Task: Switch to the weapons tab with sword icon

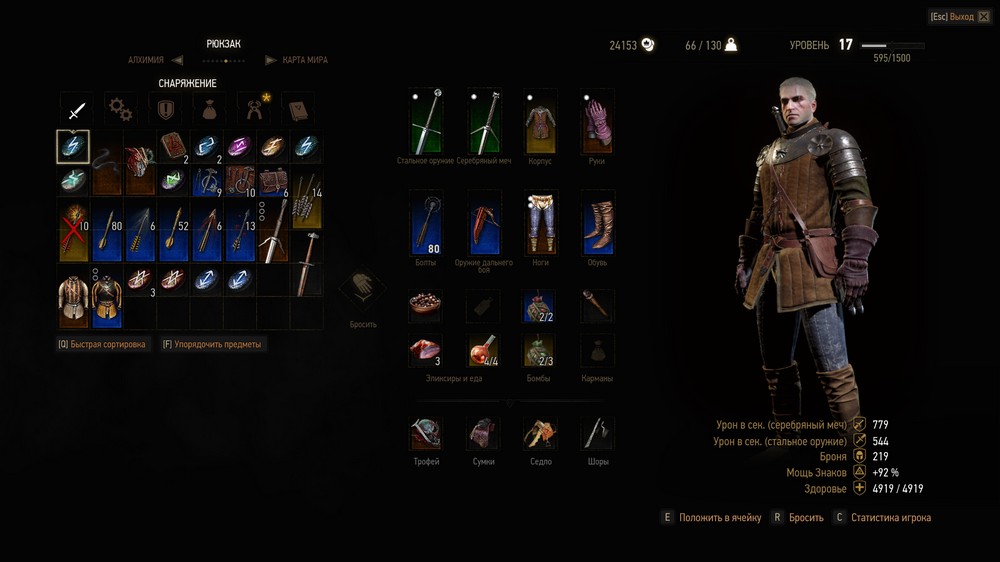Action: (x=76, y=107)
